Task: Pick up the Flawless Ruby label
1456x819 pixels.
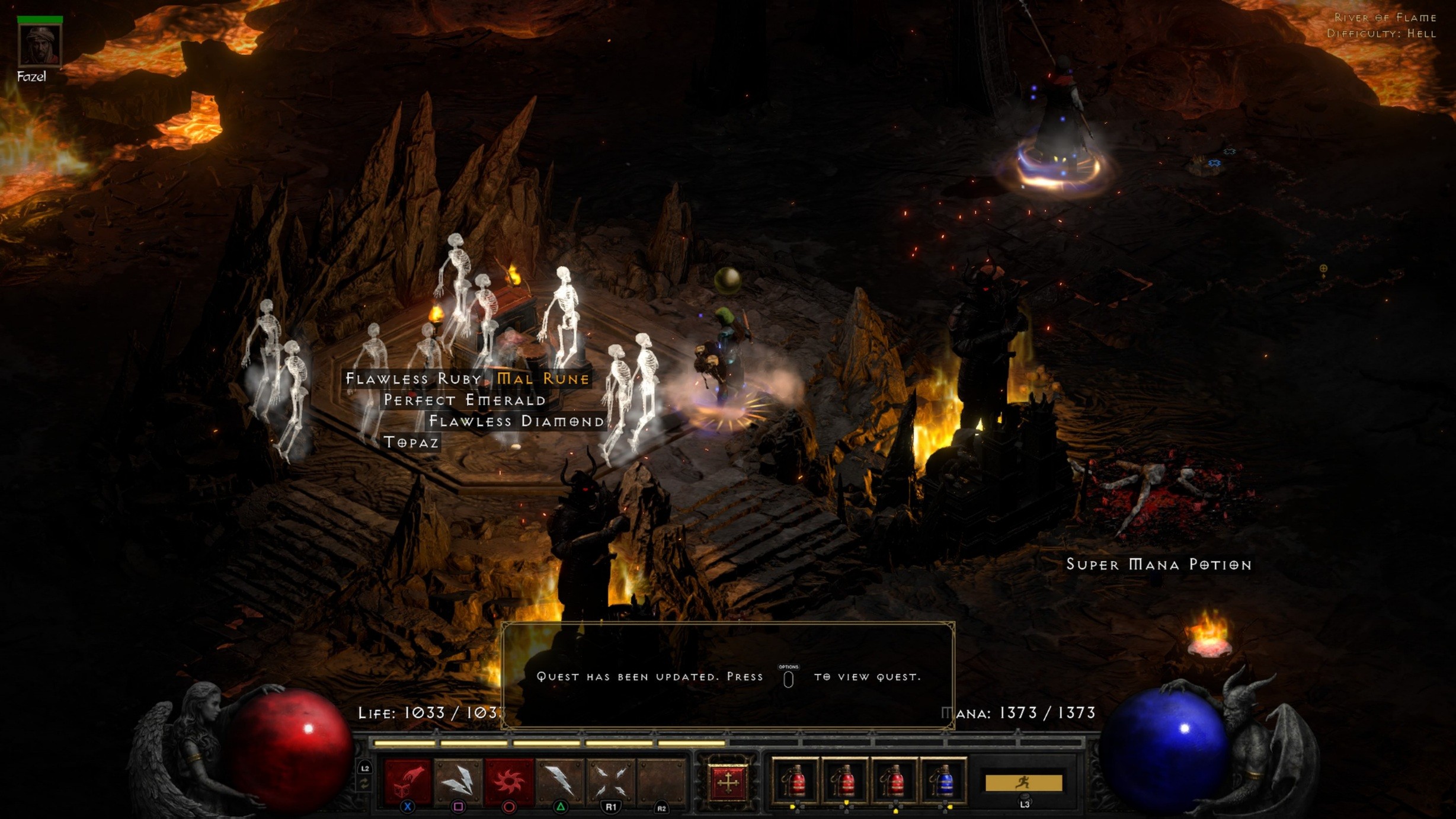Action: (414, 379)
